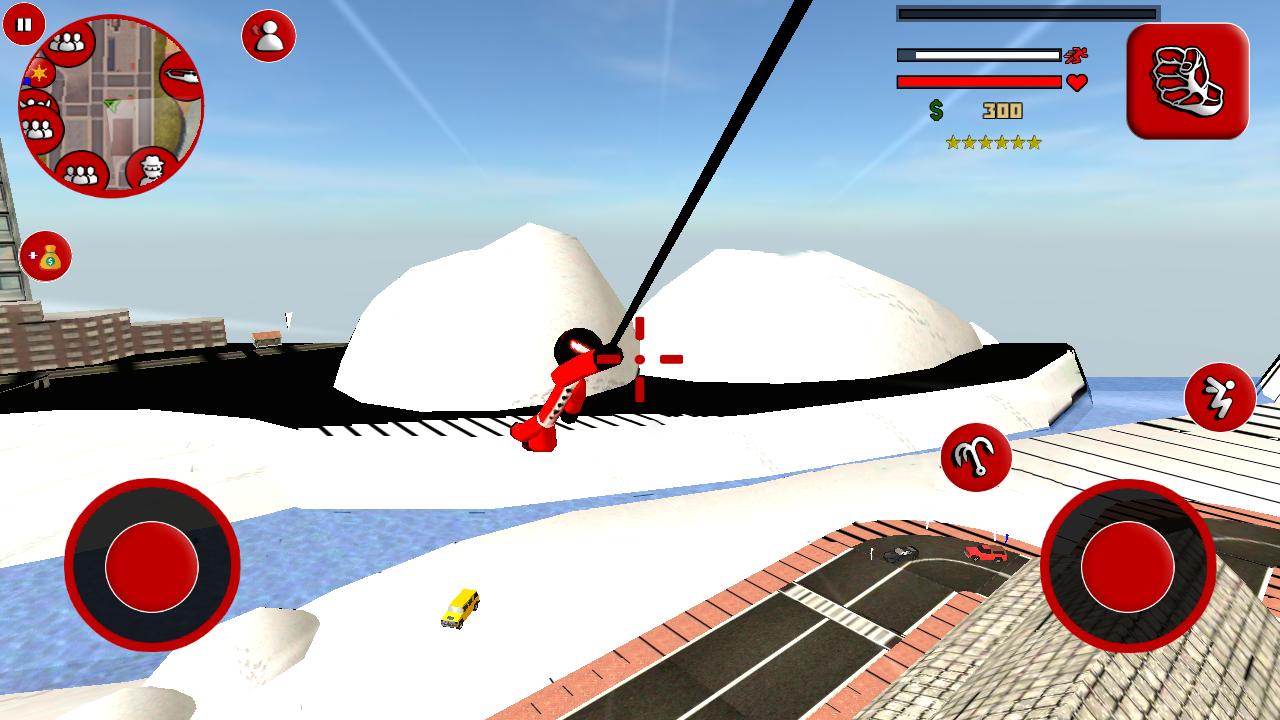Activate the fist punch attack
1280x720 pixels.
point(1187,80)
